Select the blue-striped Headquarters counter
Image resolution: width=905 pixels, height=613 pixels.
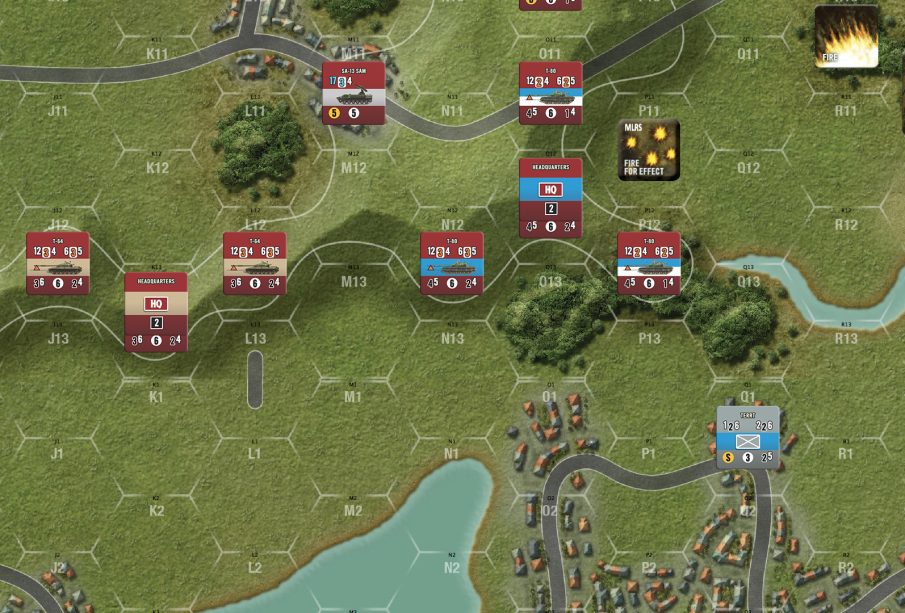pos(550,198)
